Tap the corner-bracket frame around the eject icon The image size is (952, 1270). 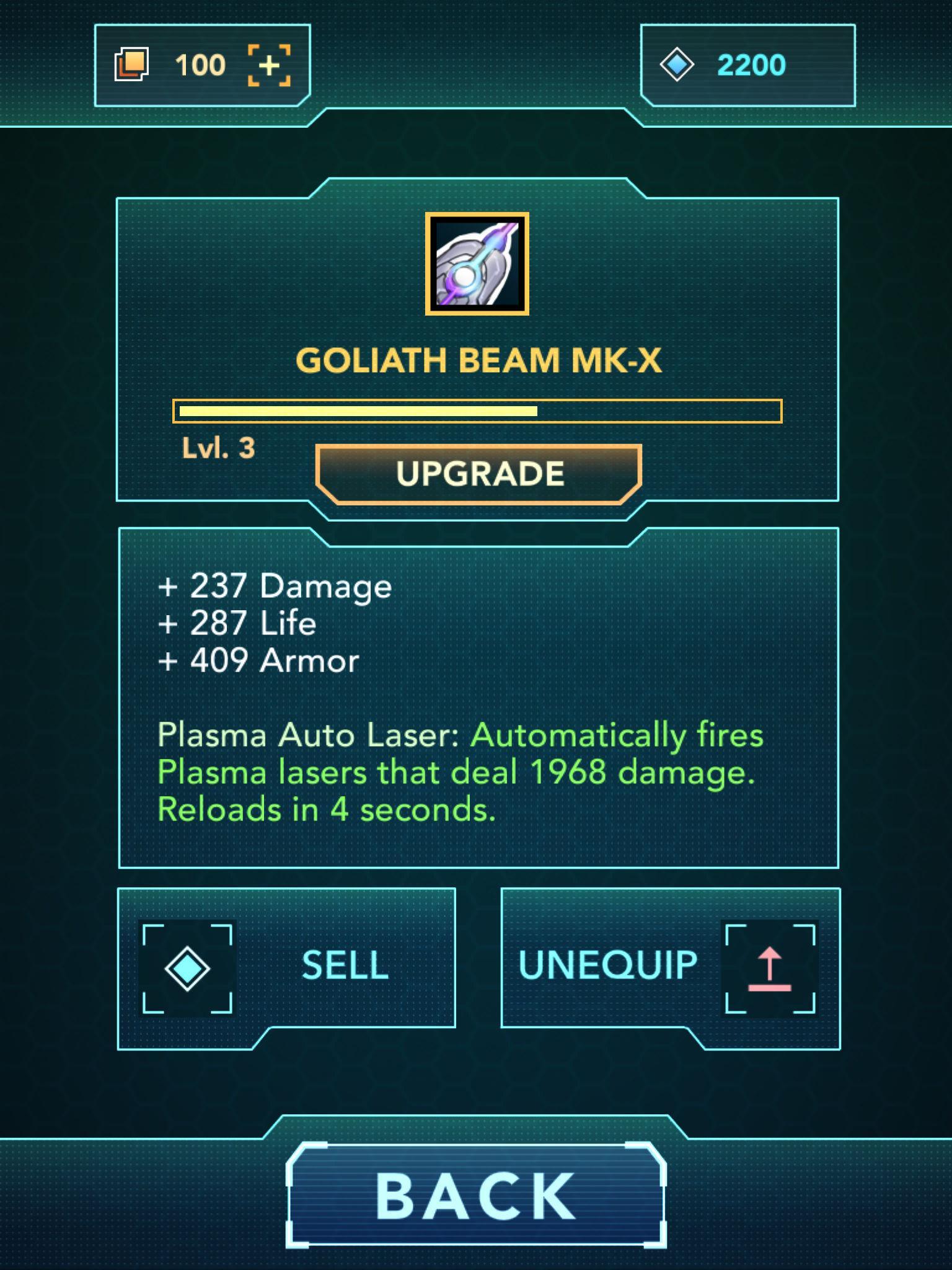tap(770, 967)
